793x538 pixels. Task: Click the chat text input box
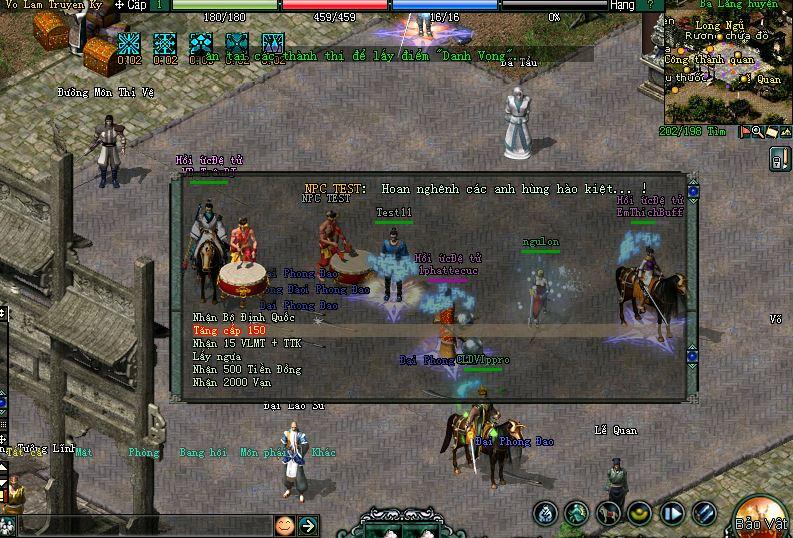point(140,525)
